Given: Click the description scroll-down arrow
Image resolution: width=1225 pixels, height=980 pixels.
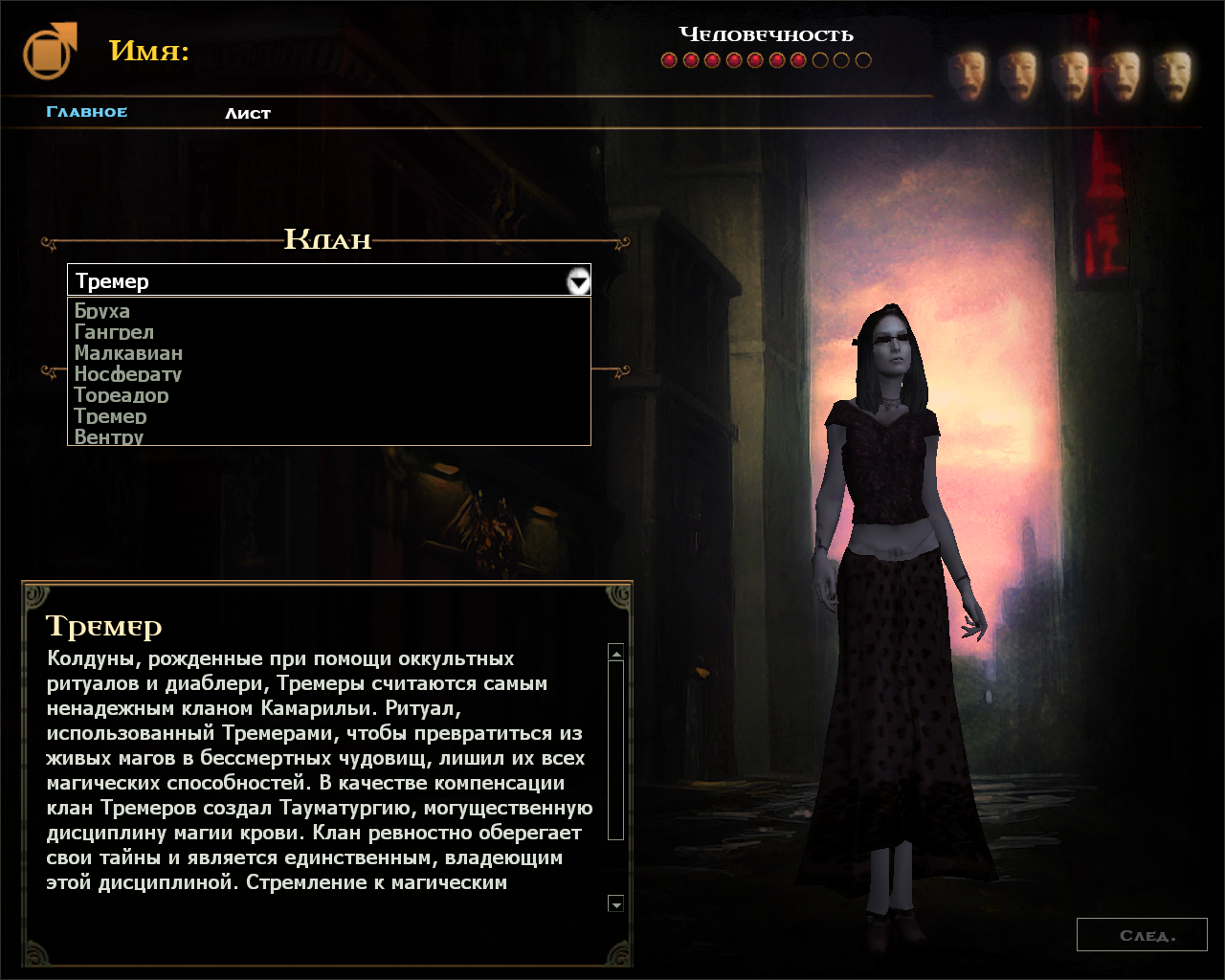Looking at the screenshot, I should tap(616, 904).
